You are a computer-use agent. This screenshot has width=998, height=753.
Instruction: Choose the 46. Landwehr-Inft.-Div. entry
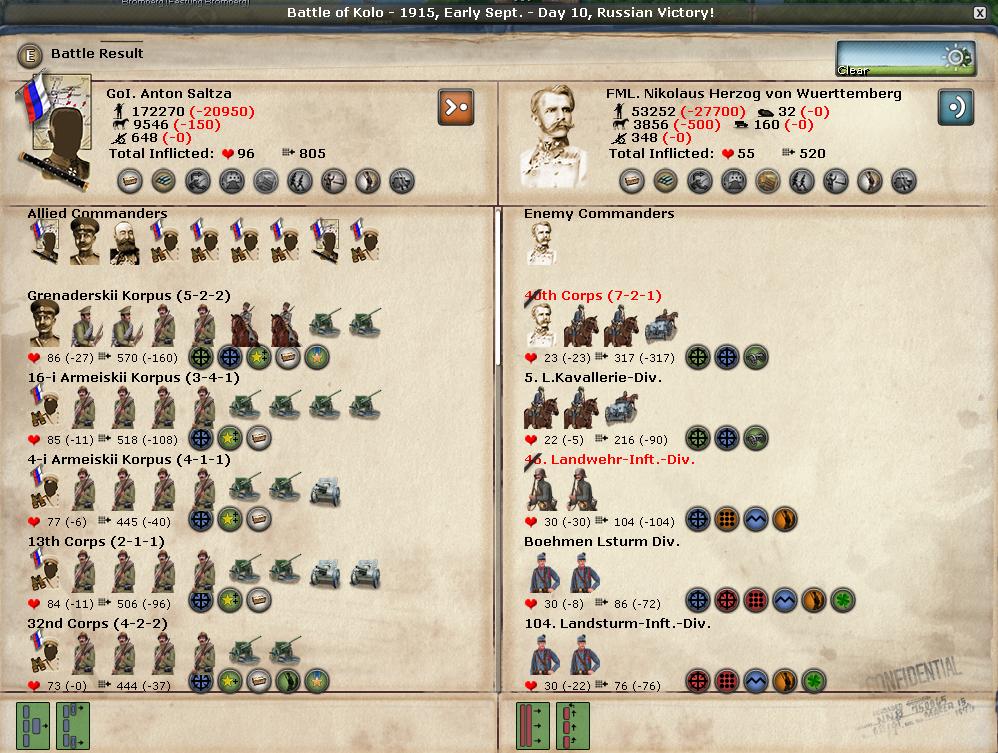click(609, 460)
